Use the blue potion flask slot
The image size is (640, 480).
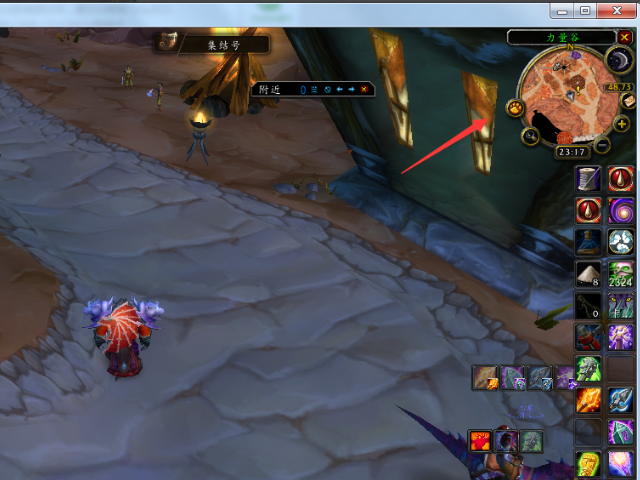[x=588, y=241]
